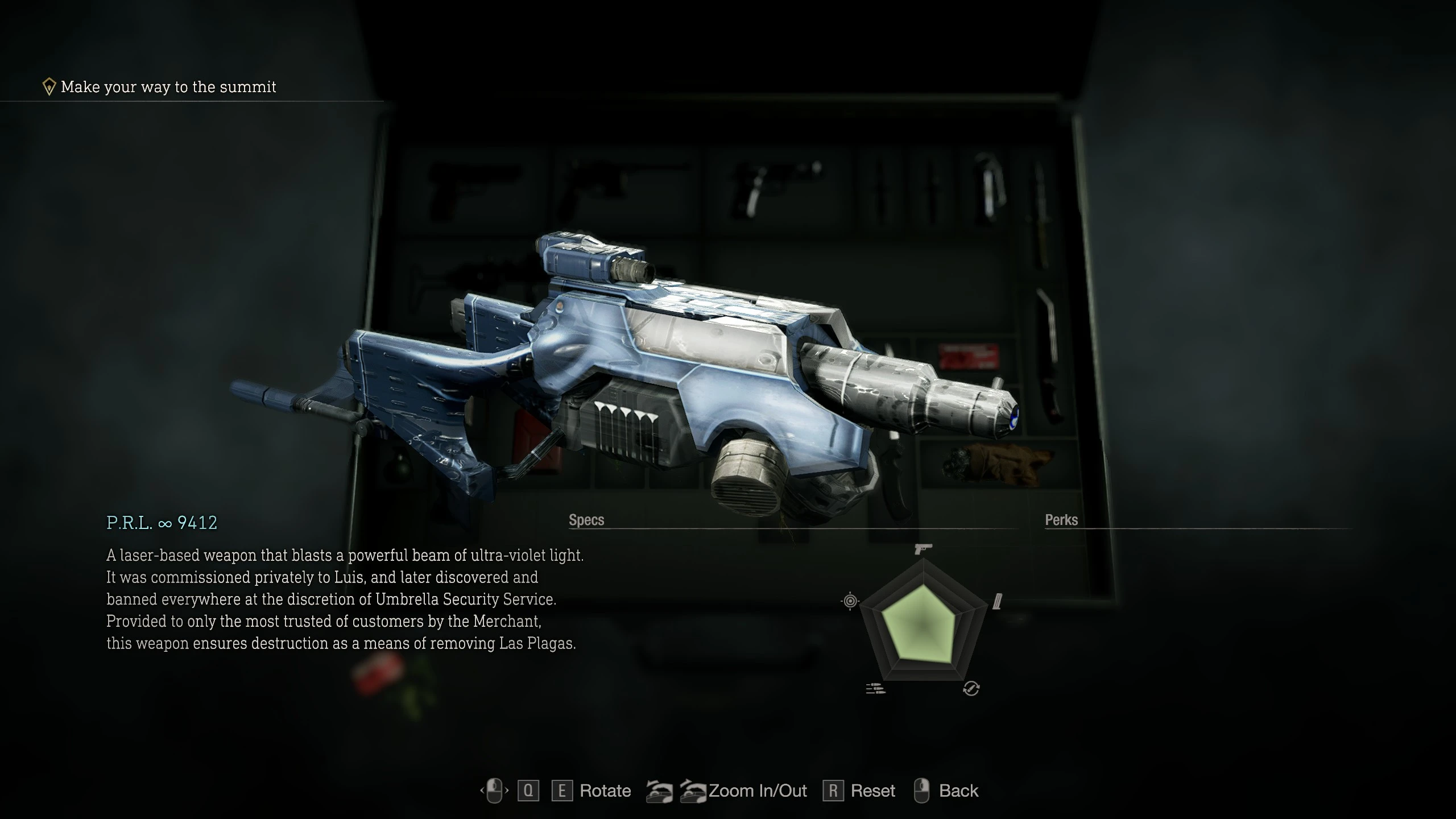
Task: Click the "Make your way to the summit" objective
Action: point(168,87)
